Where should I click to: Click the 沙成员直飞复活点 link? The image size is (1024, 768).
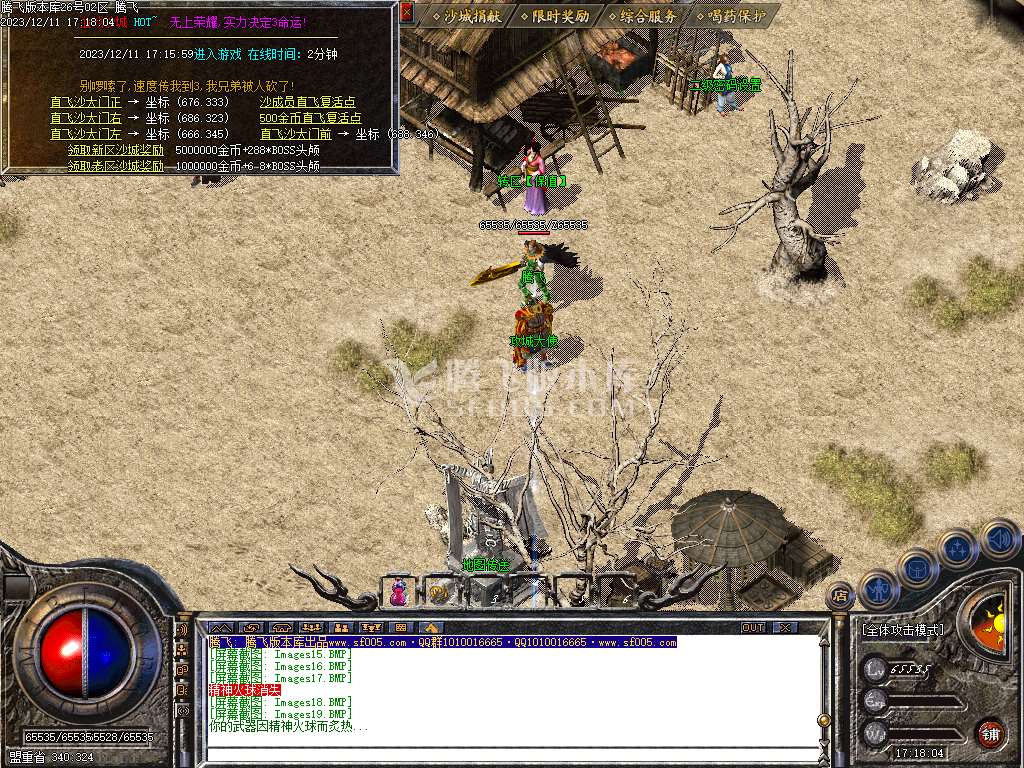coord(308,102)
